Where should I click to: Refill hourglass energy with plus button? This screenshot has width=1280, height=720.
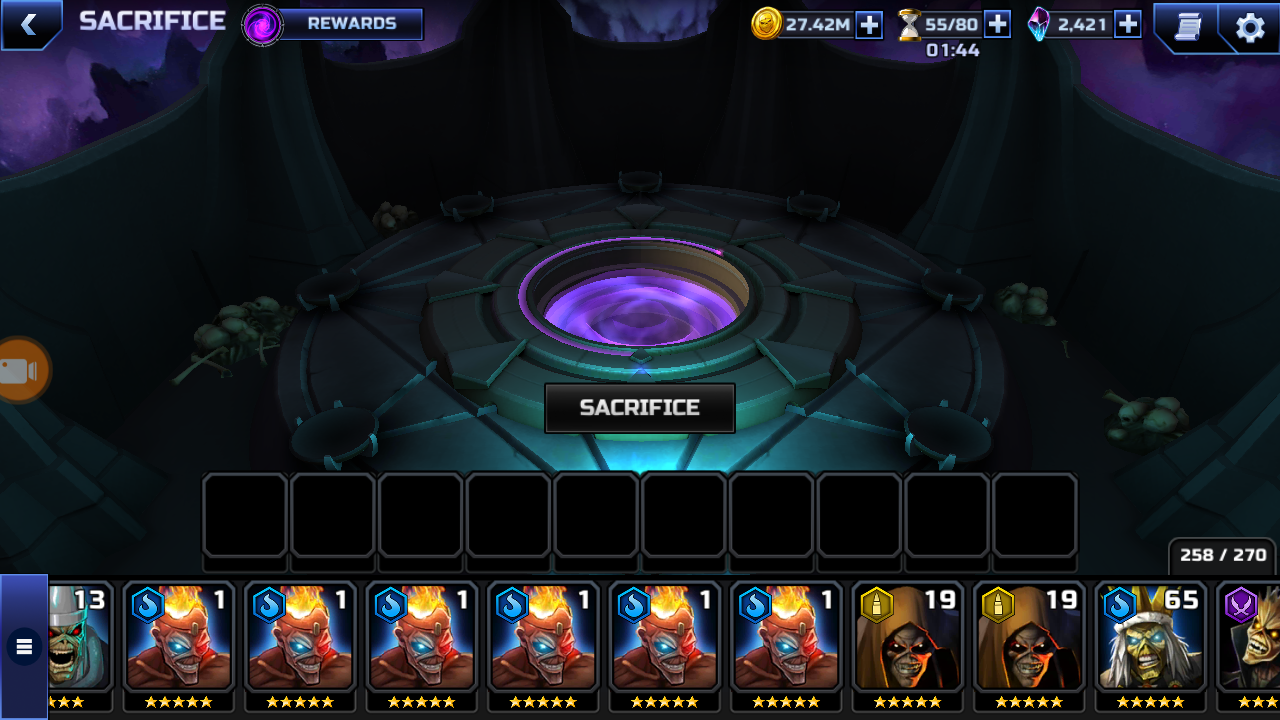coord(997,24)
